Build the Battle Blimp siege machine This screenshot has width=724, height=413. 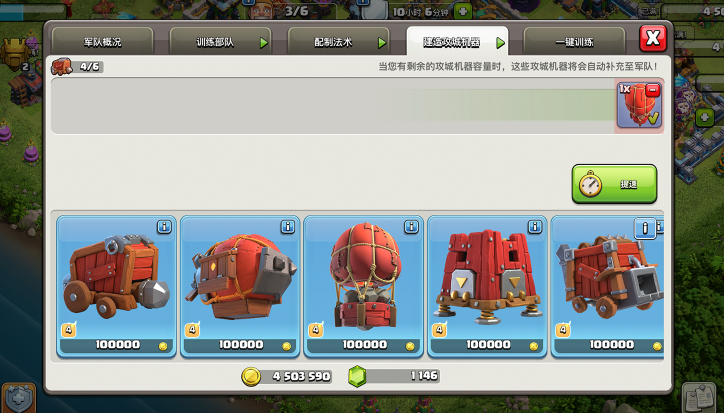click(x=240, y=285)
